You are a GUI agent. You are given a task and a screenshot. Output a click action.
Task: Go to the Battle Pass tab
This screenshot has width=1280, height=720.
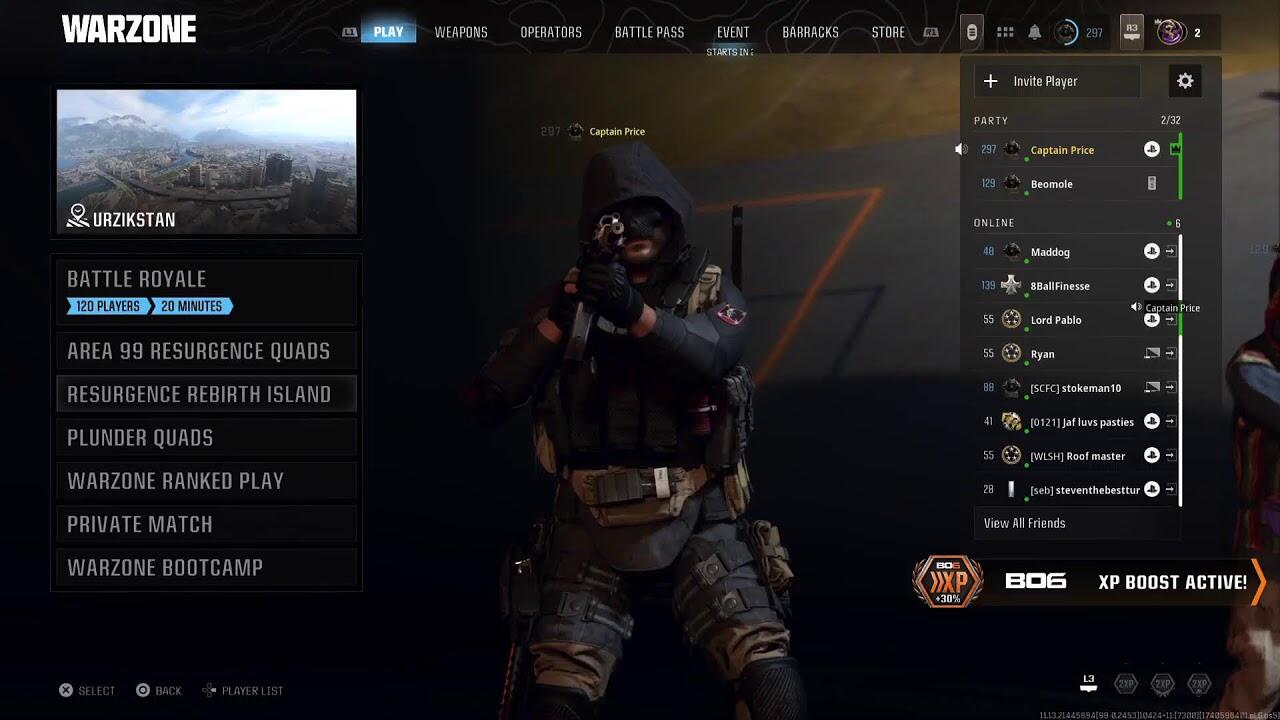click(x=649, y=32)
